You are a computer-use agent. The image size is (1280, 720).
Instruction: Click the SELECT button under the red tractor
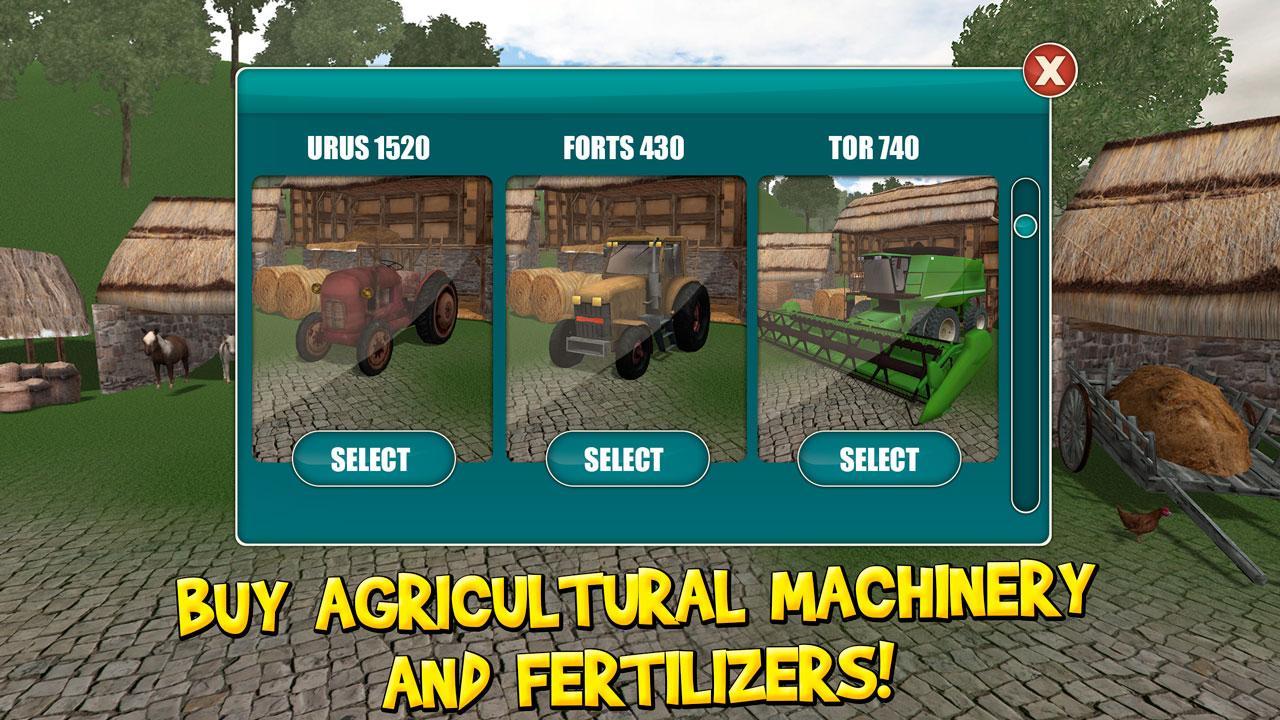coord(371,458)
